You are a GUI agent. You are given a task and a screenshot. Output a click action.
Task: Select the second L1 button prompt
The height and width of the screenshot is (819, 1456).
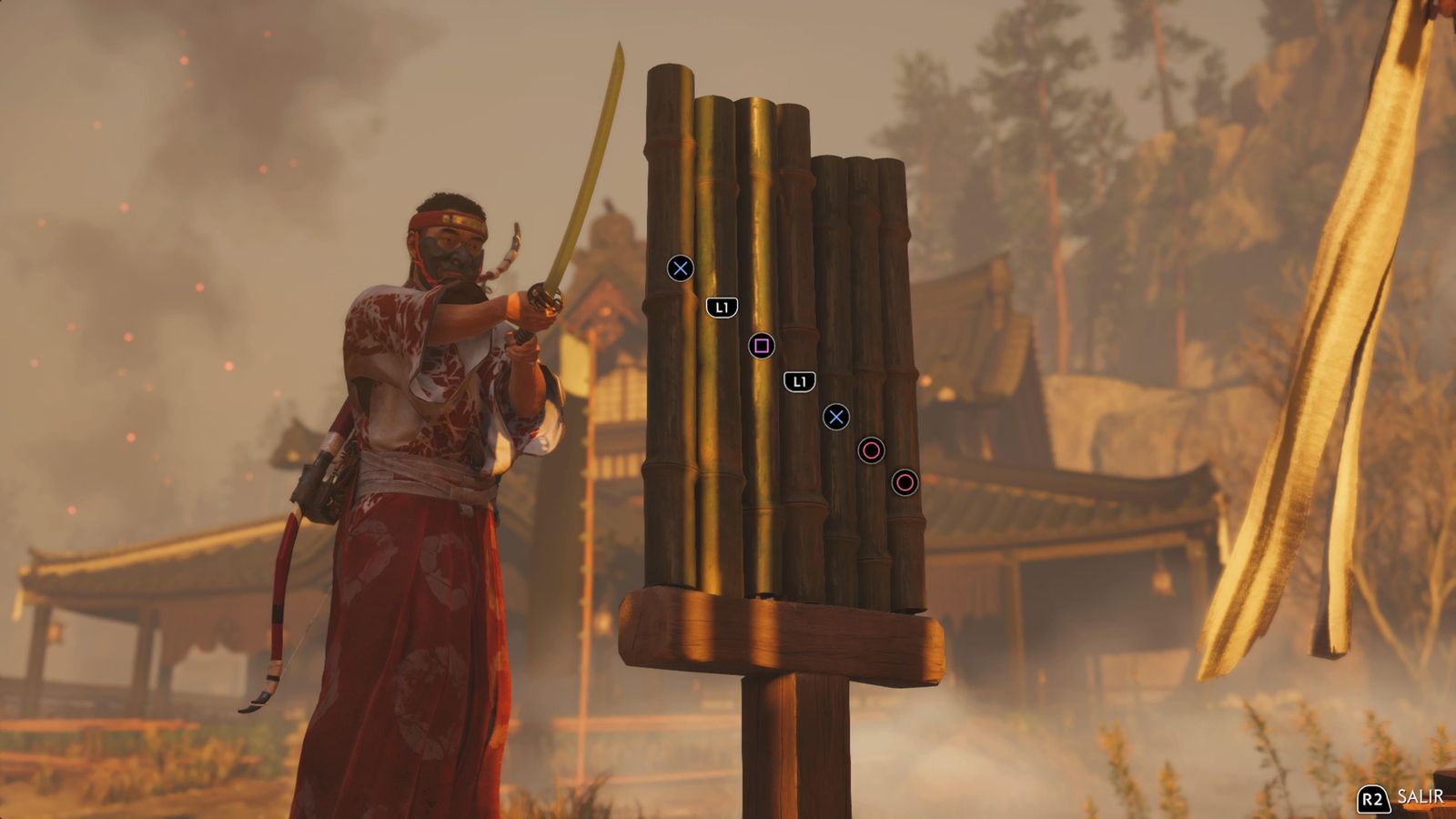point(799,381)
